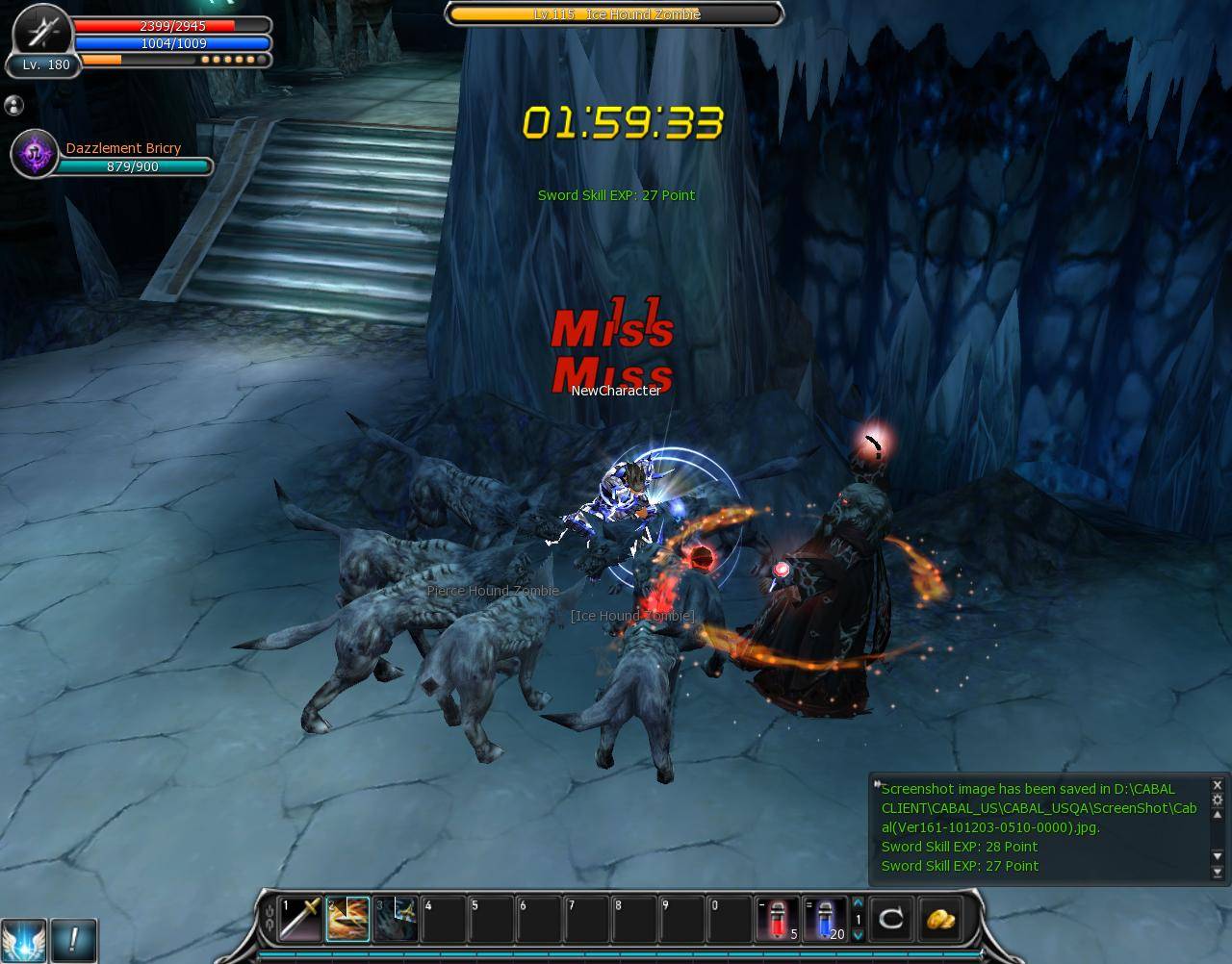This screenshot has width=1232, height=964.
Task: Drink the red HP potion
Action: [x=778, y=919]
